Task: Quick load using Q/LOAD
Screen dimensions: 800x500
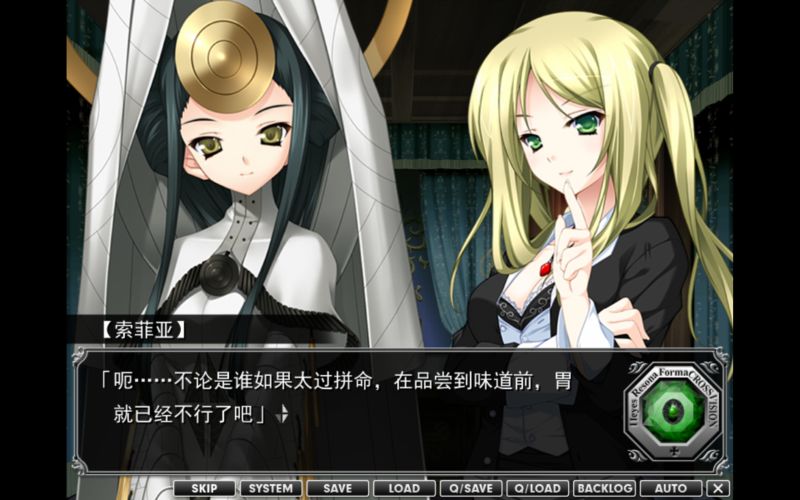Action: point(538,488)
